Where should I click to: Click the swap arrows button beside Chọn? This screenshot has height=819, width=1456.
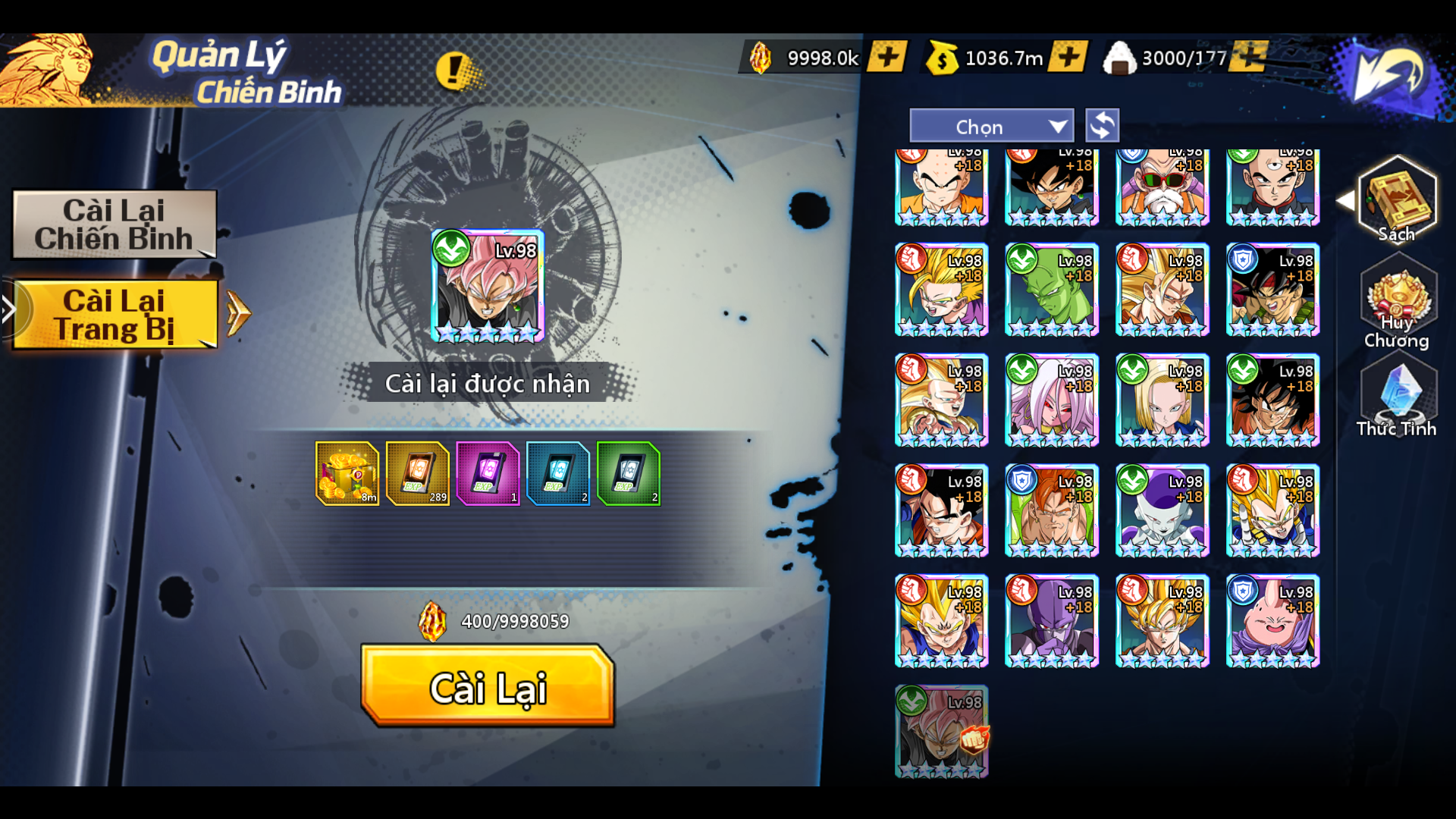[1102, 126]
